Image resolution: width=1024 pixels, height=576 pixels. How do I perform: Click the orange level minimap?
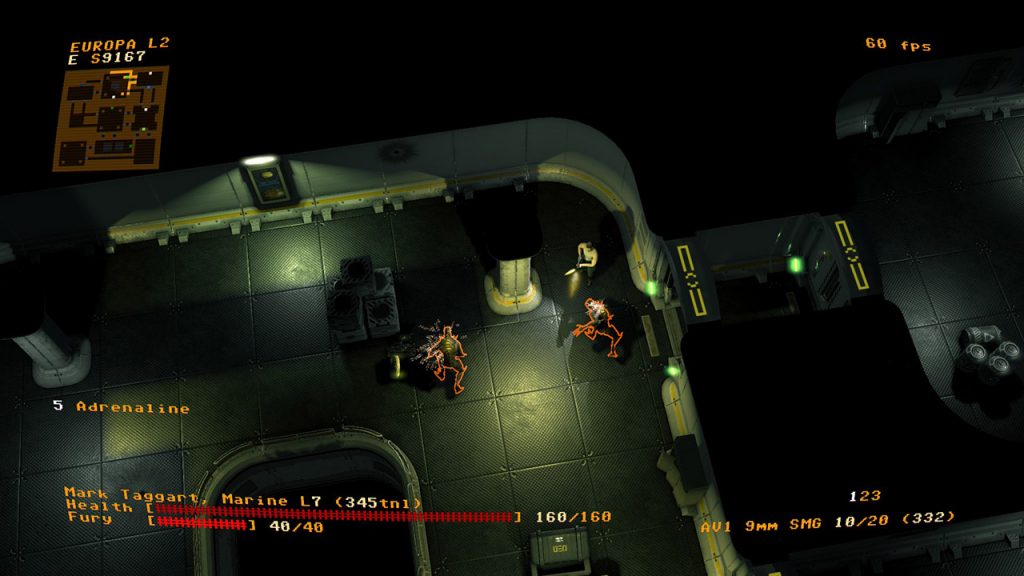pos(110,118)
